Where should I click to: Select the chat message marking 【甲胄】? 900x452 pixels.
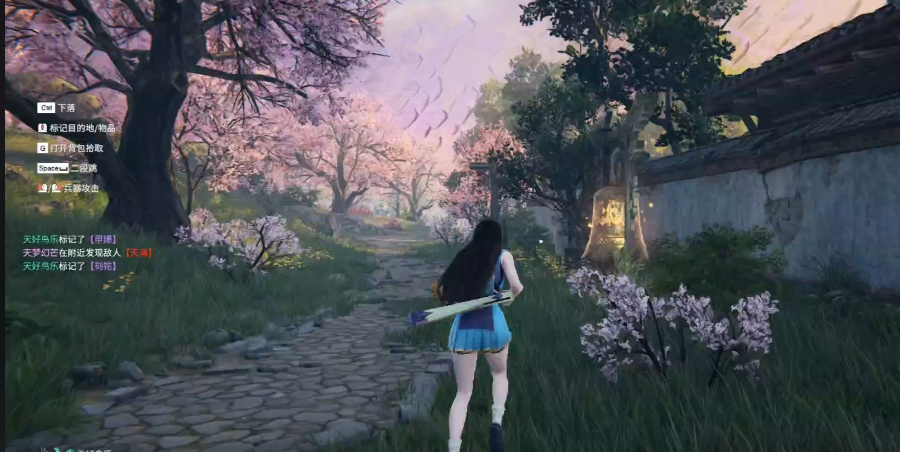pos(70,240)
